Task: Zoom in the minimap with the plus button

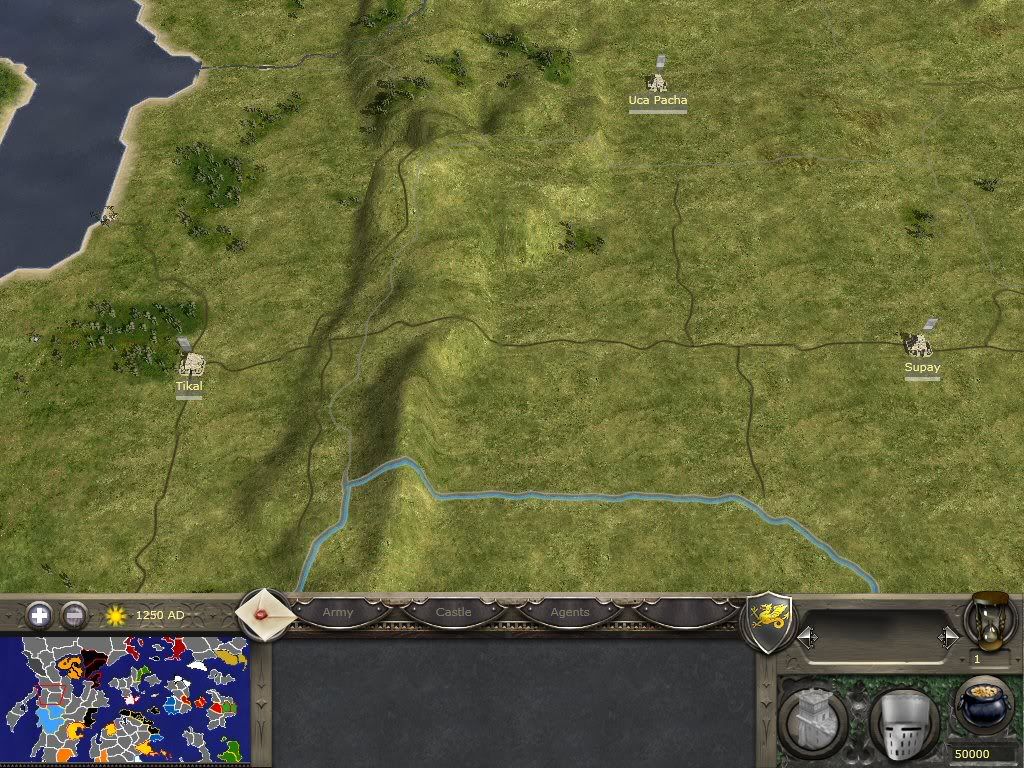Action: point(39,614)
